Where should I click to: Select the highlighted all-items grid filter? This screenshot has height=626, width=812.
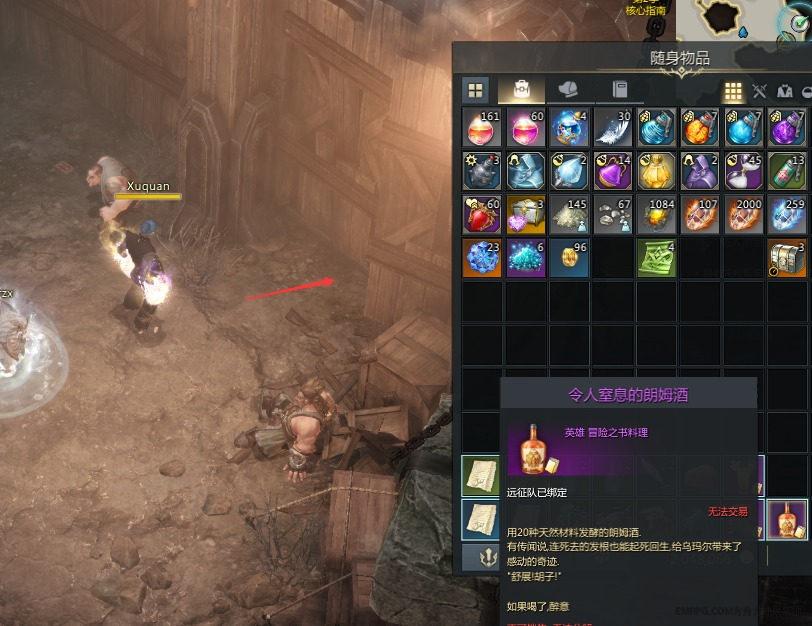(733, 91)
